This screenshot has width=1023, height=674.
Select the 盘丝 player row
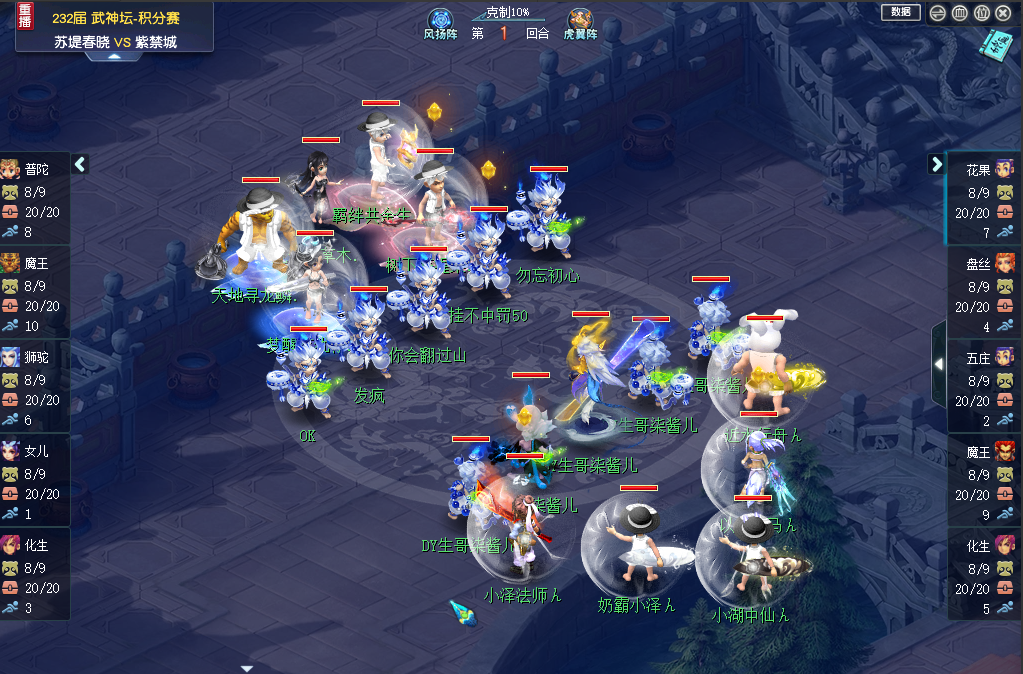coord(984,292)
